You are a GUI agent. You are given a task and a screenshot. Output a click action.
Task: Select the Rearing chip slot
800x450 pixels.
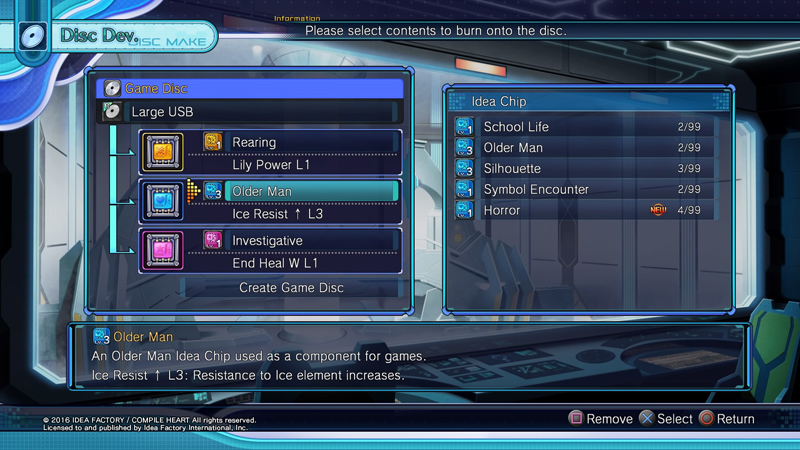(x=300, y=143)
